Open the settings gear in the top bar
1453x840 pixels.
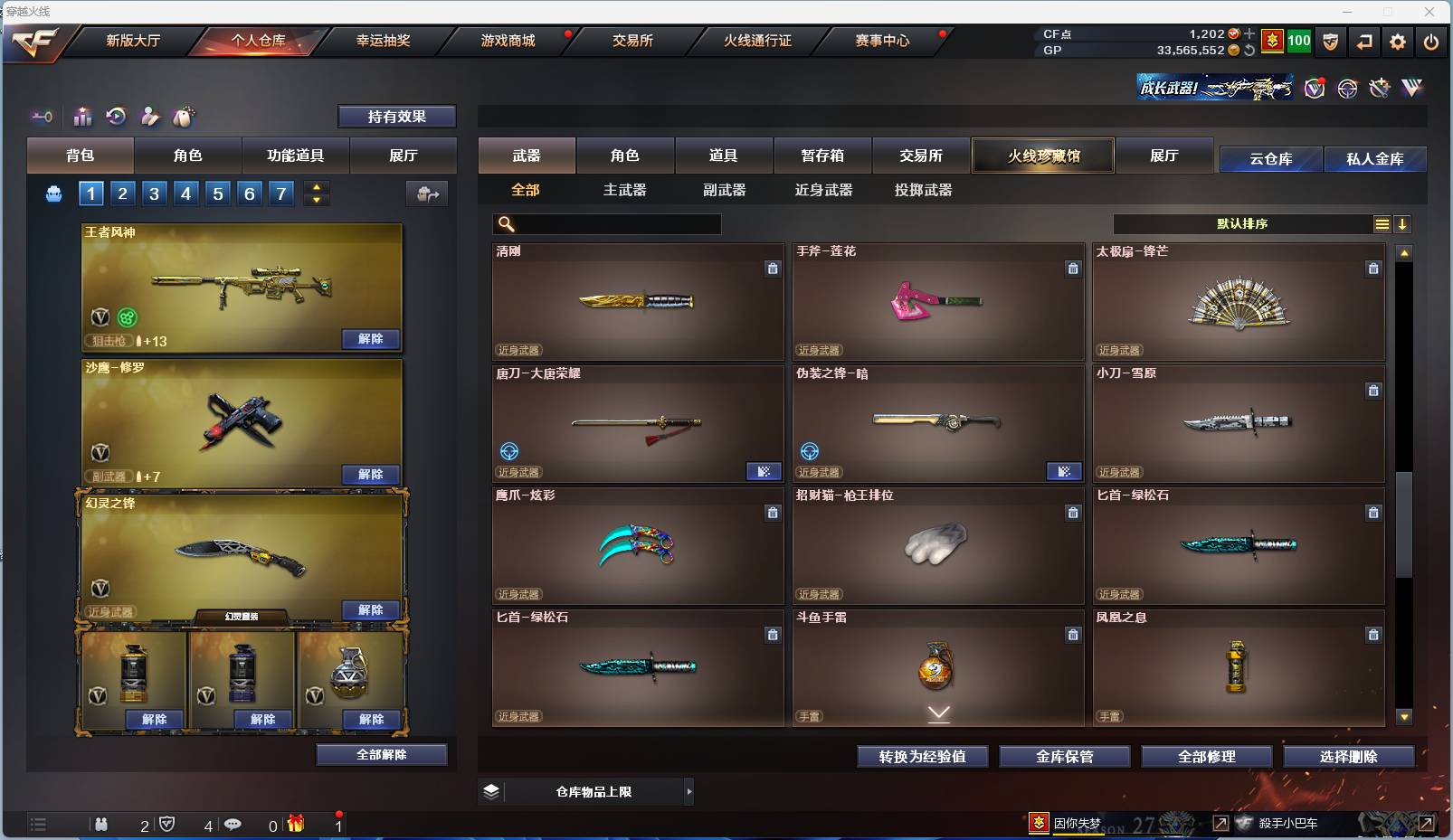pyautogui.click(x=1398, y=41)
